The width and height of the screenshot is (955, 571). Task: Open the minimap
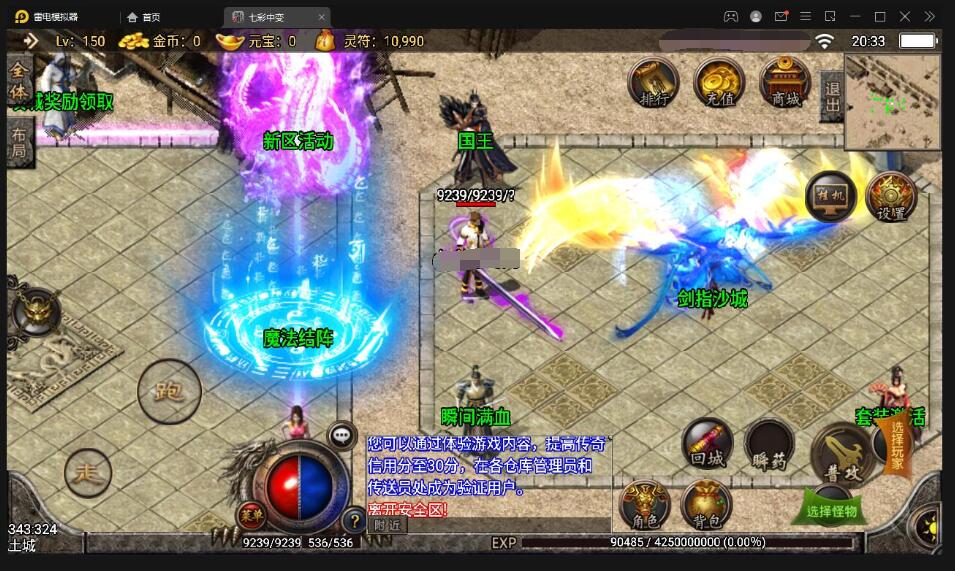tap(892, 100)
